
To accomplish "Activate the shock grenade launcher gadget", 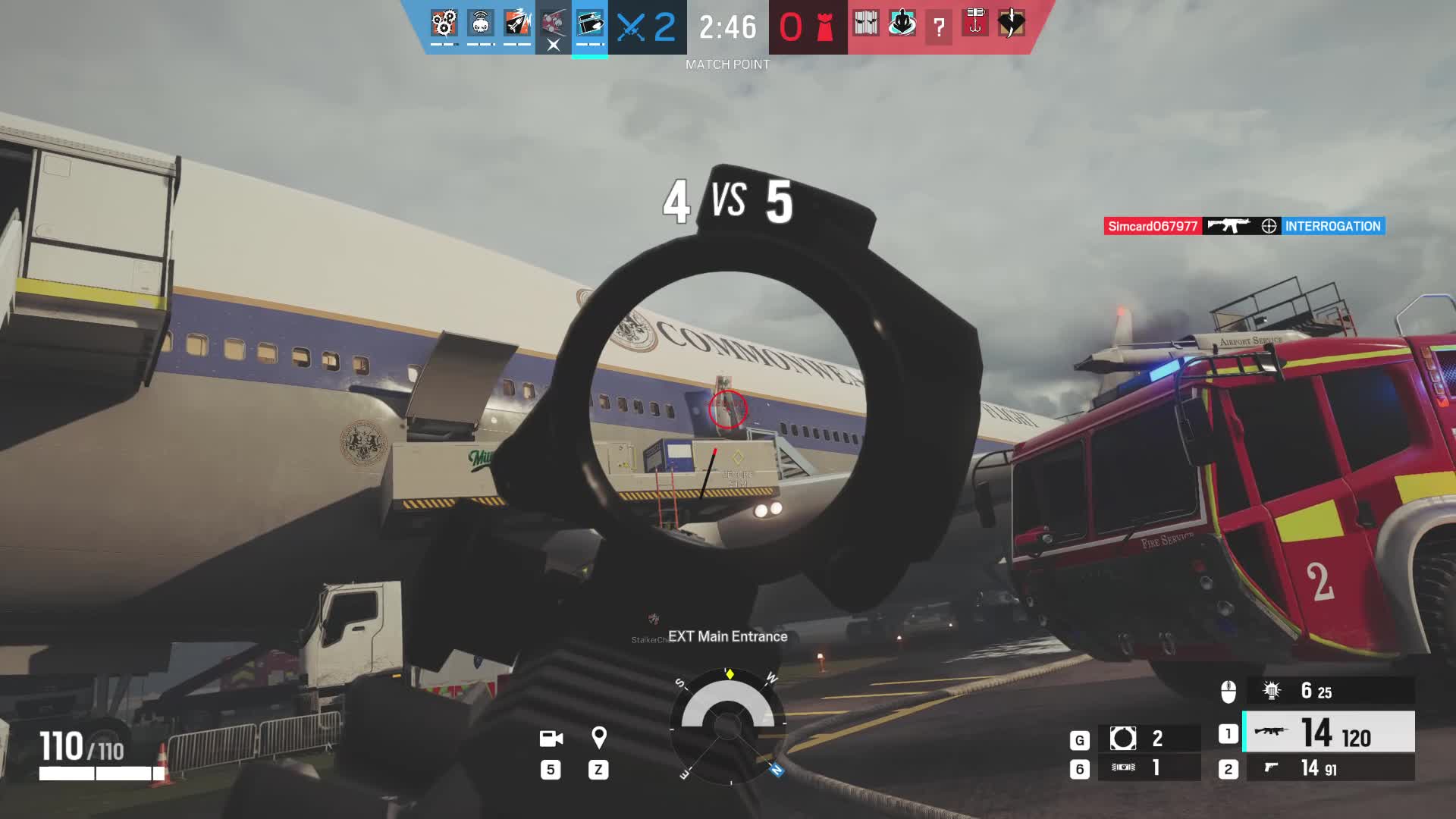I will click(1328, 691).
